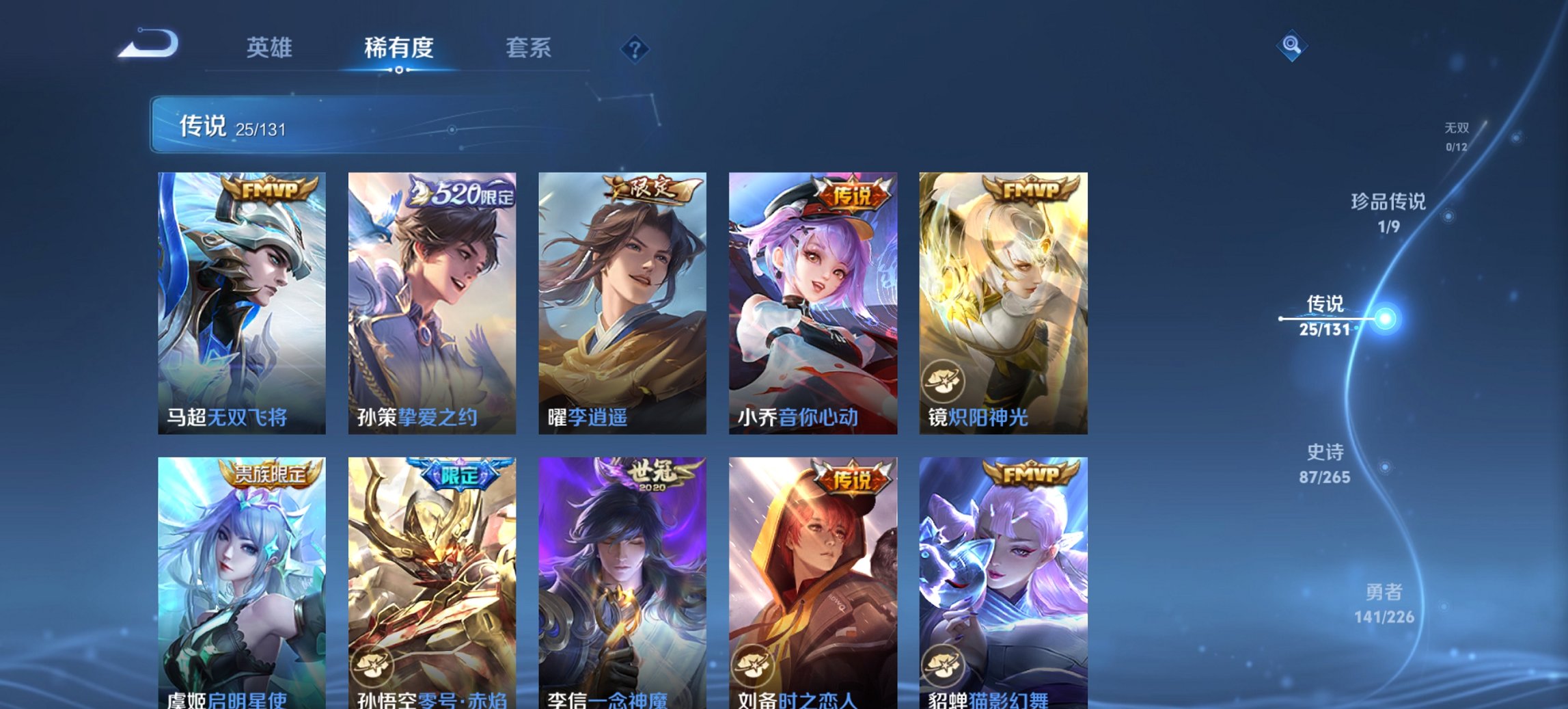Open the search magnifier icon
This screenshot has height=709, width=1568.
point(1290,46)
